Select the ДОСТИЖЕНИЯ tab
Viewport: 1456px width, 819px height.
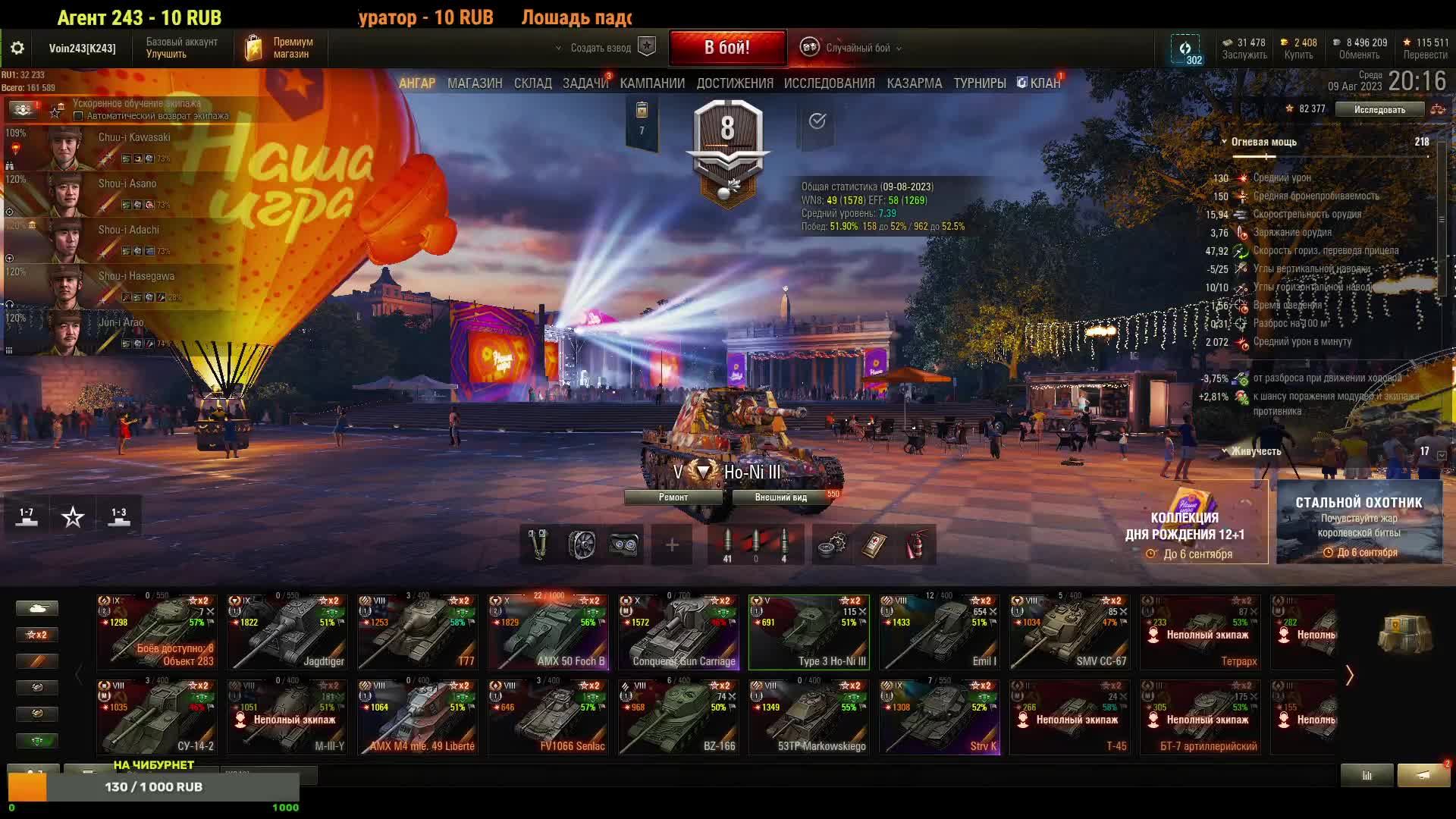point(735,83)
